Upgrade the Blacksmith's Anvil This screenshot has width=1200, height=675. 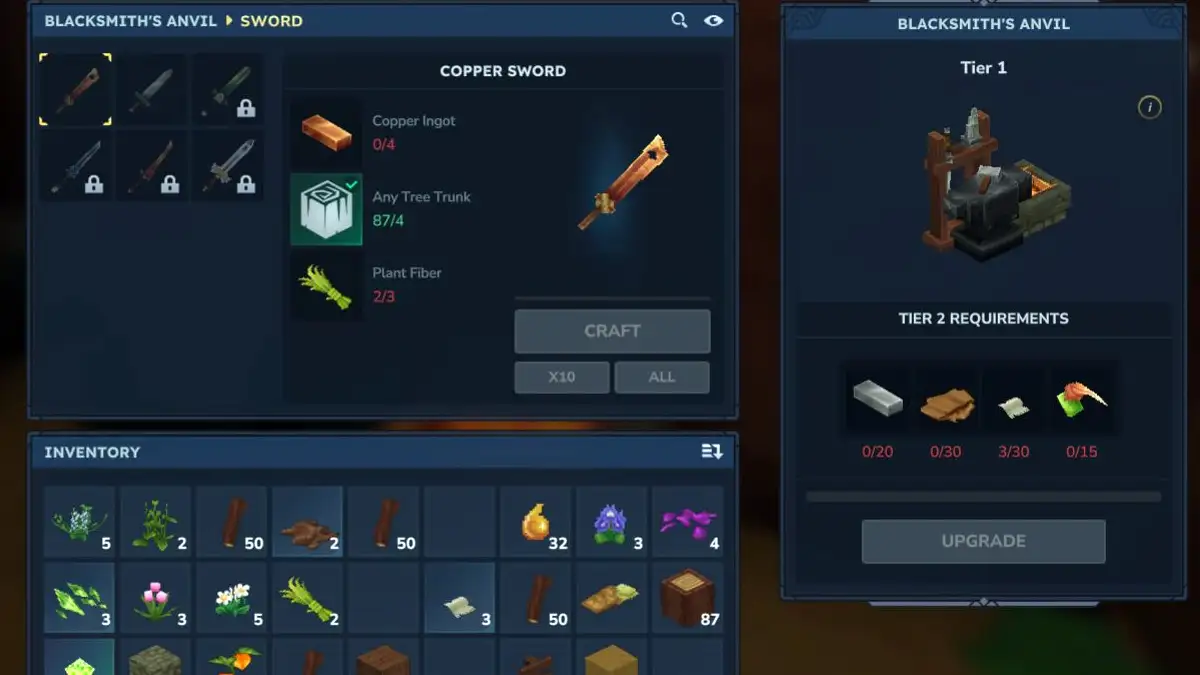tap(983, 541)
